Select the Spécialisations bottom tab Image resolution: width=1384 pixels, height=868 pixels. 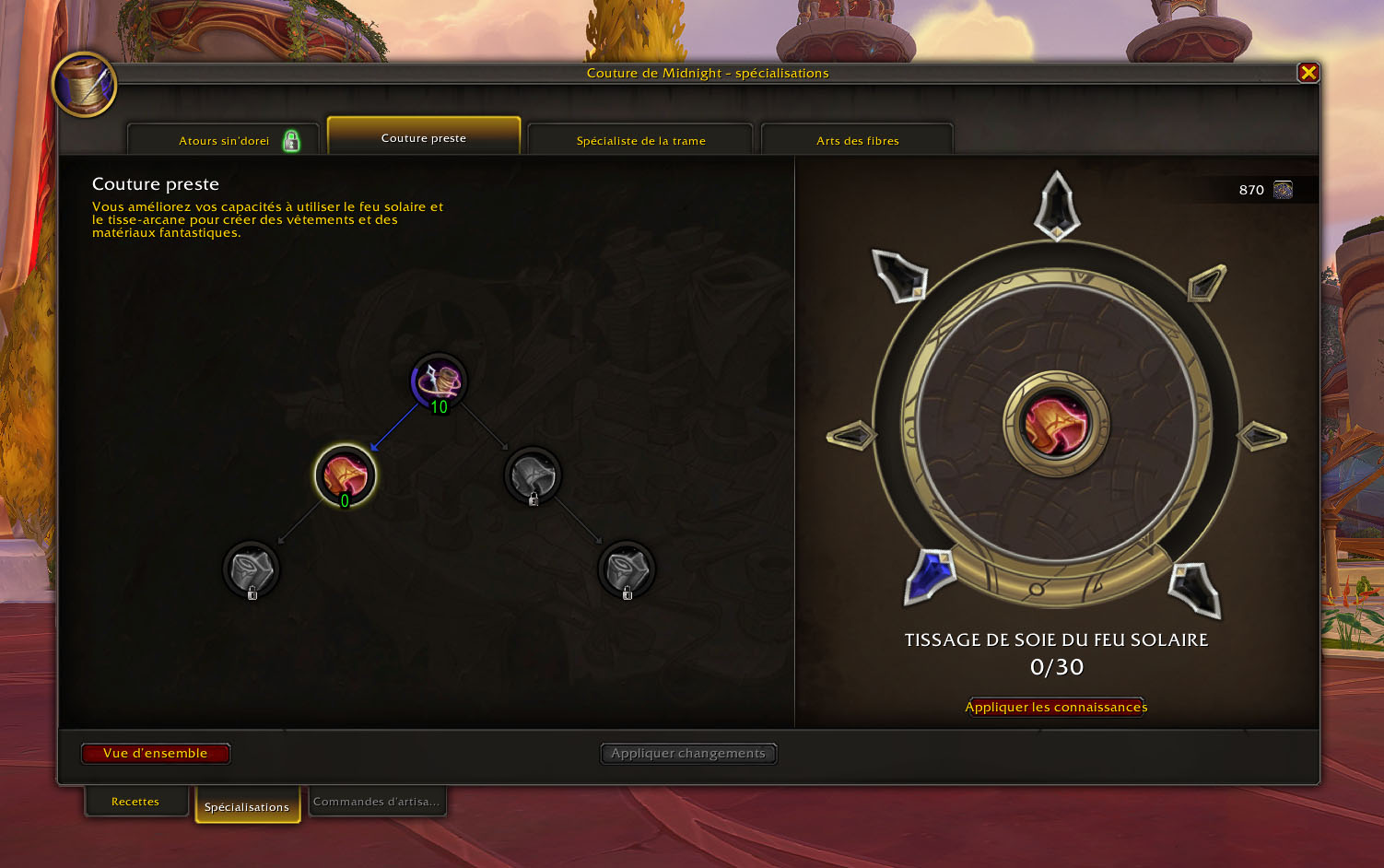(247, 806)
